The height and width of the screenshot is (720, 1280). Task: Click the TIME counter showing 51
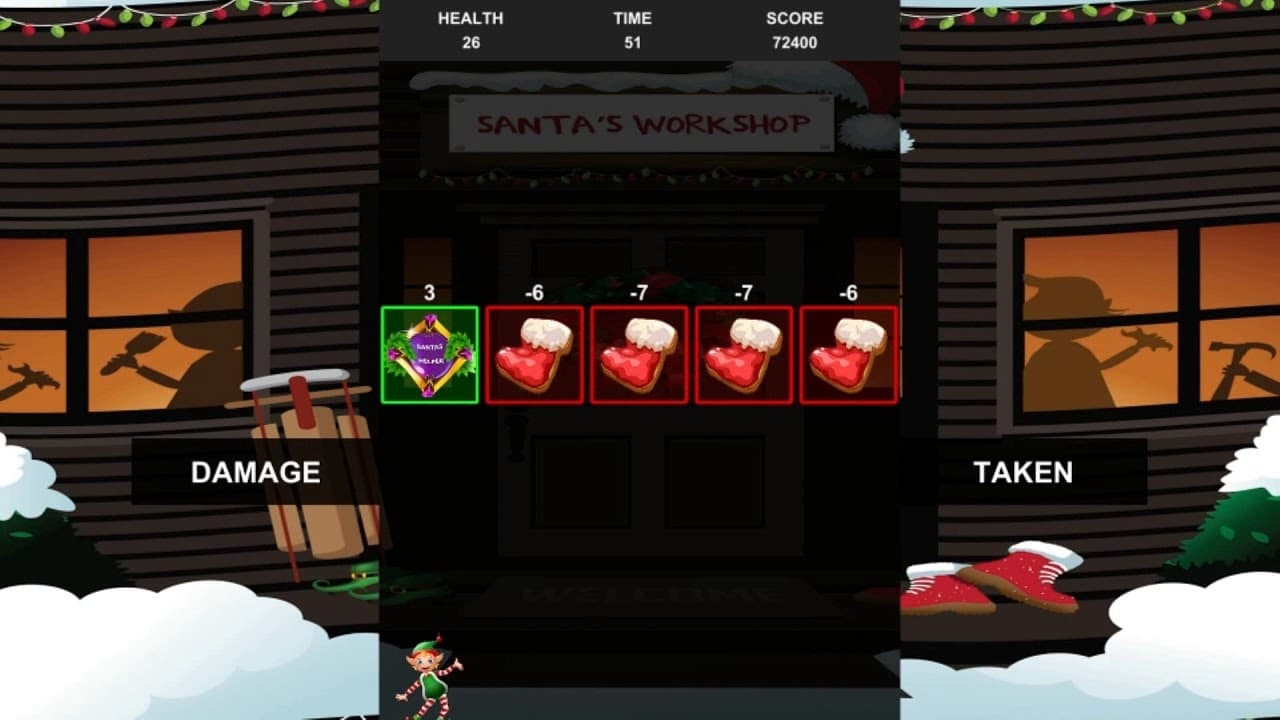[634, 30]
